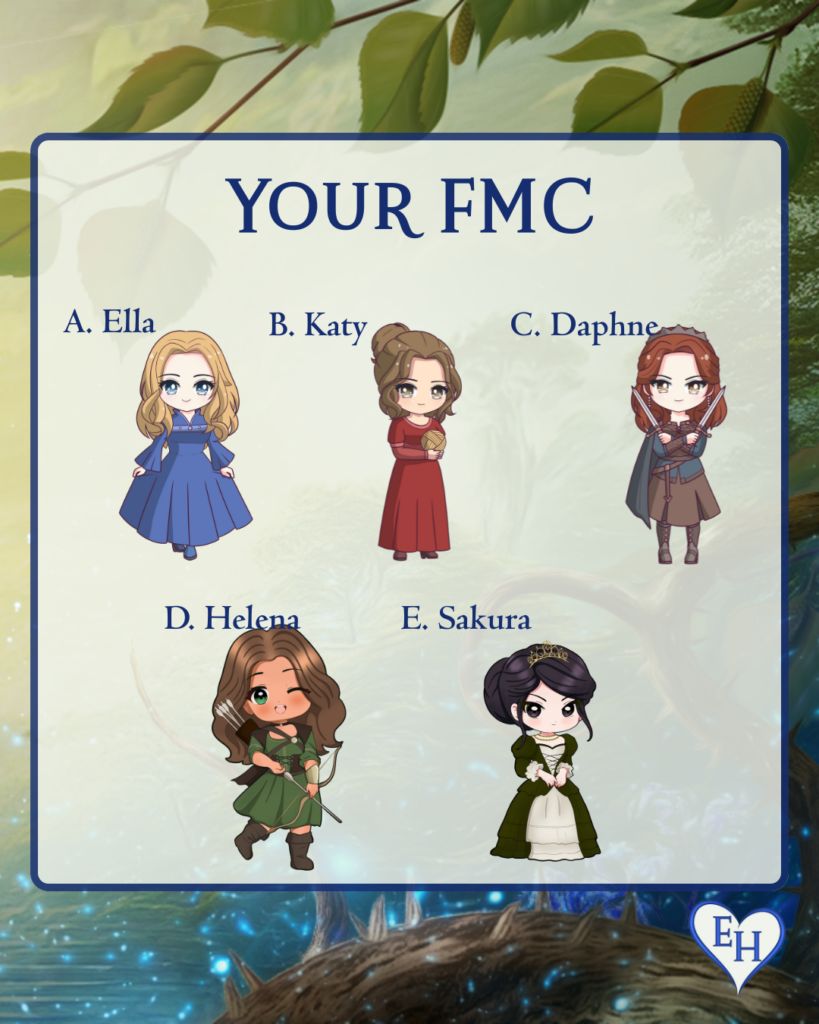The height and width of the screenshot is (1024, 819).
Task: Choose Helena the green archer
Action: (x=278, y=745)
